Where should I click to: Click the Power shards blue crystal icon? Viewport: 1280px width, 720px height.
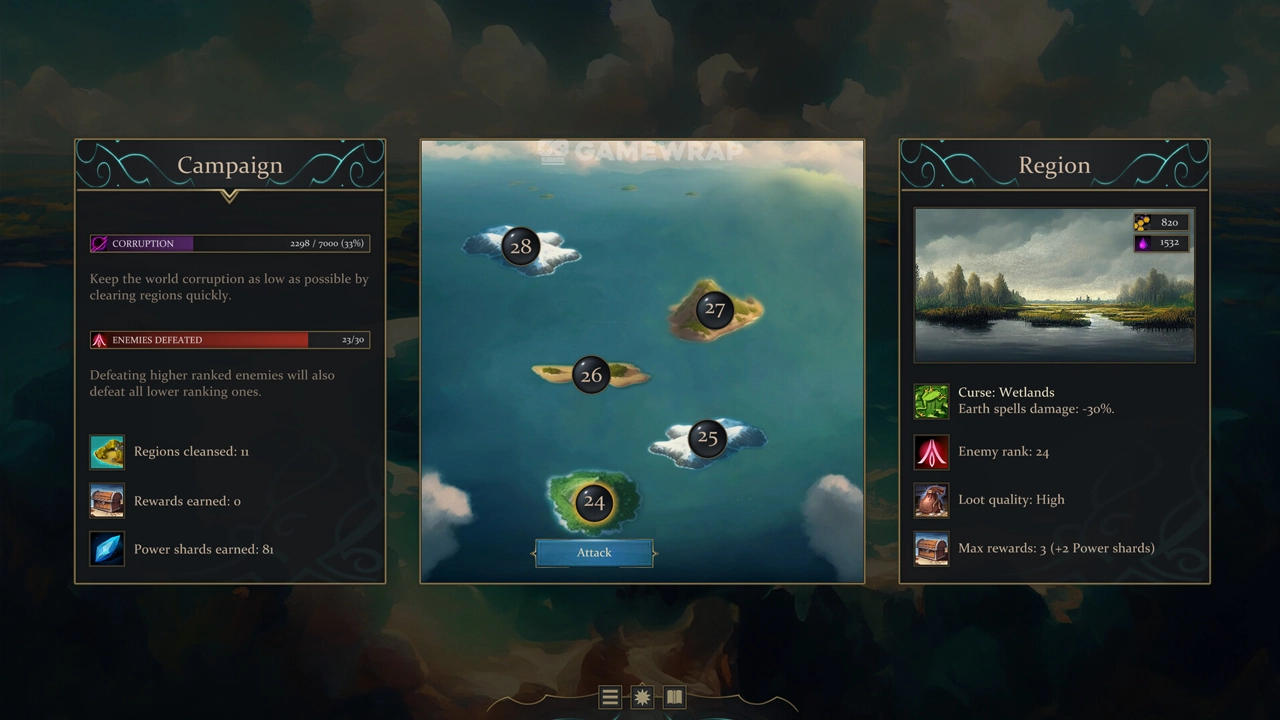coord(107,549)
